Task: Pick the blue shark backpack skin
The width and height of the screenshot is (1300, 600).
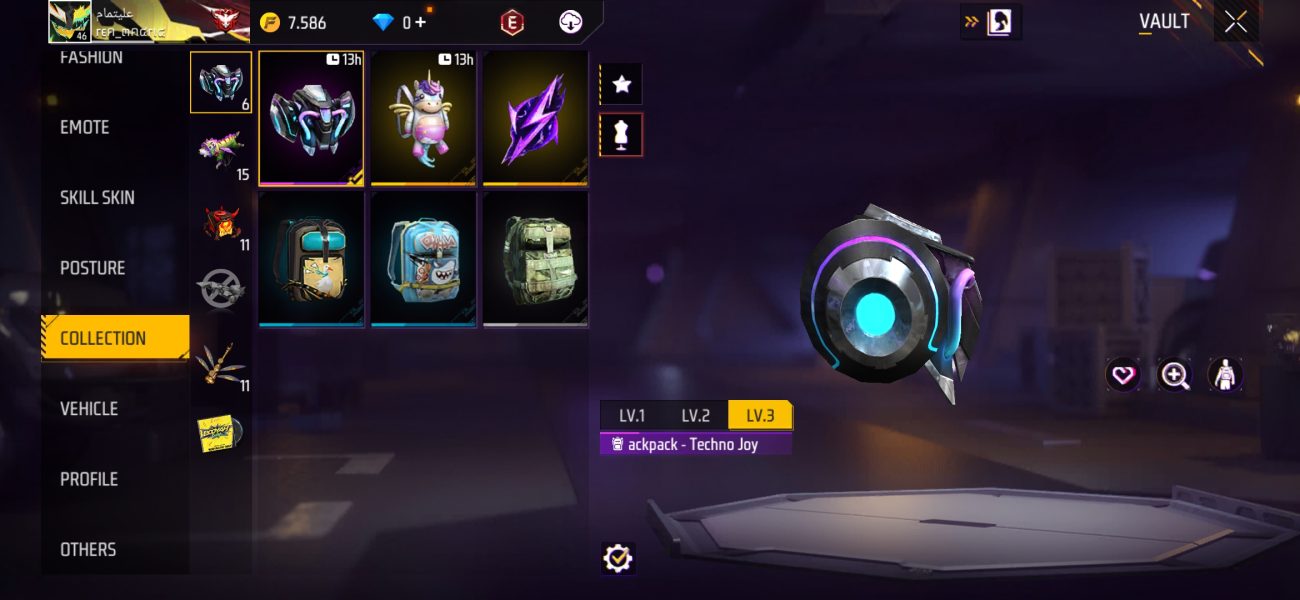Action: [423, 260]
